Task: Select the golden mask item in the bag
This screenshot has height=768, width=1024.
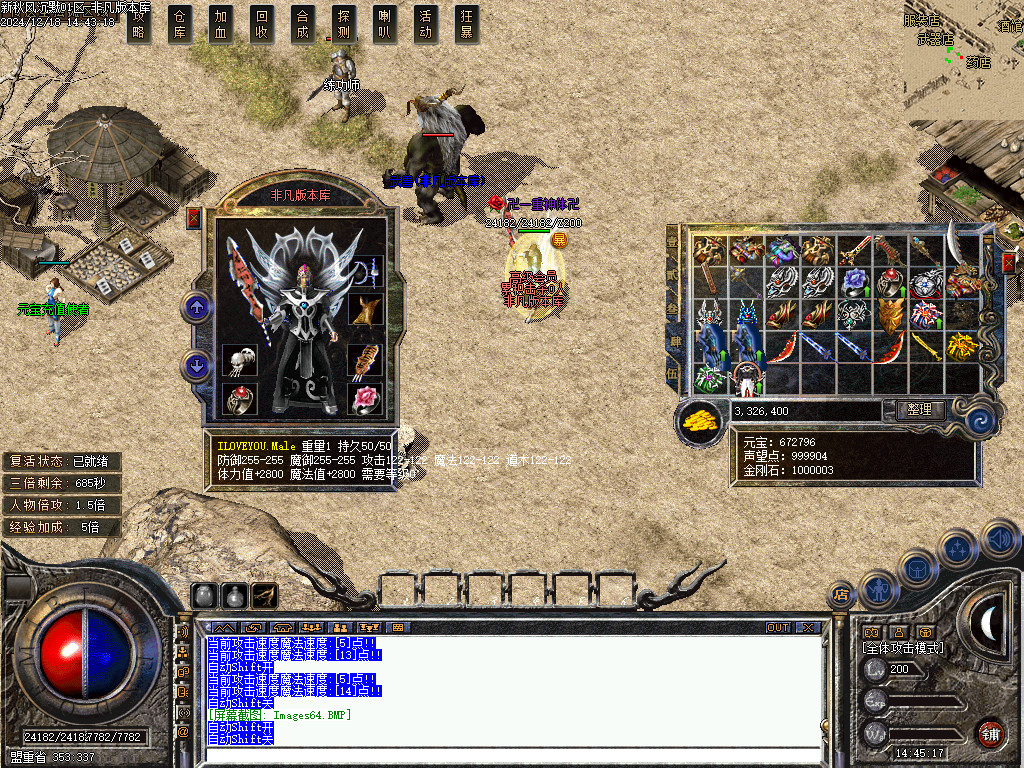Action: (x=890, y=315)
